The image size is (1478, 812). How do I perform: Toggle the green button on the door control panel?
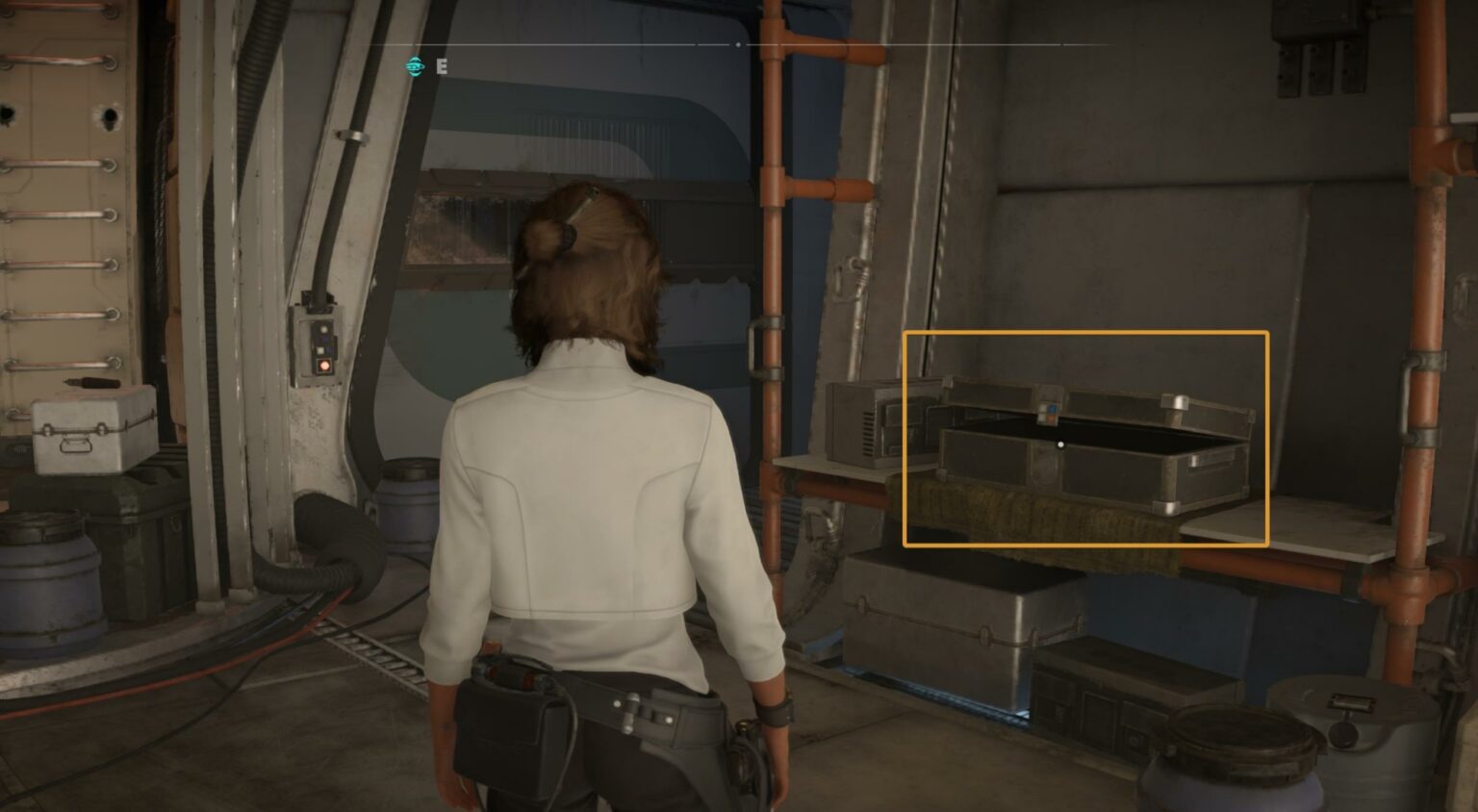[324, 329]
